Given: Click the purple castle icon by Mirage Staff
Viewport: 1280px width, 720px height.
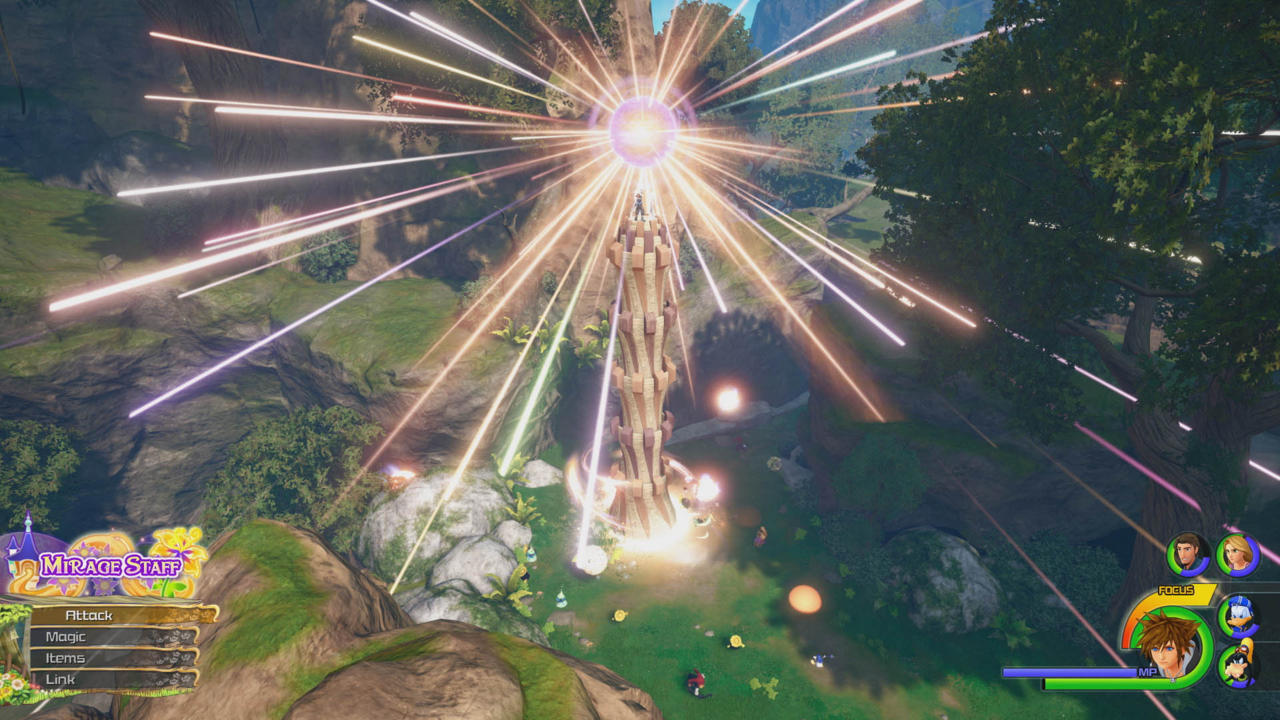Looking at the screenshot, I should point(21,556).
